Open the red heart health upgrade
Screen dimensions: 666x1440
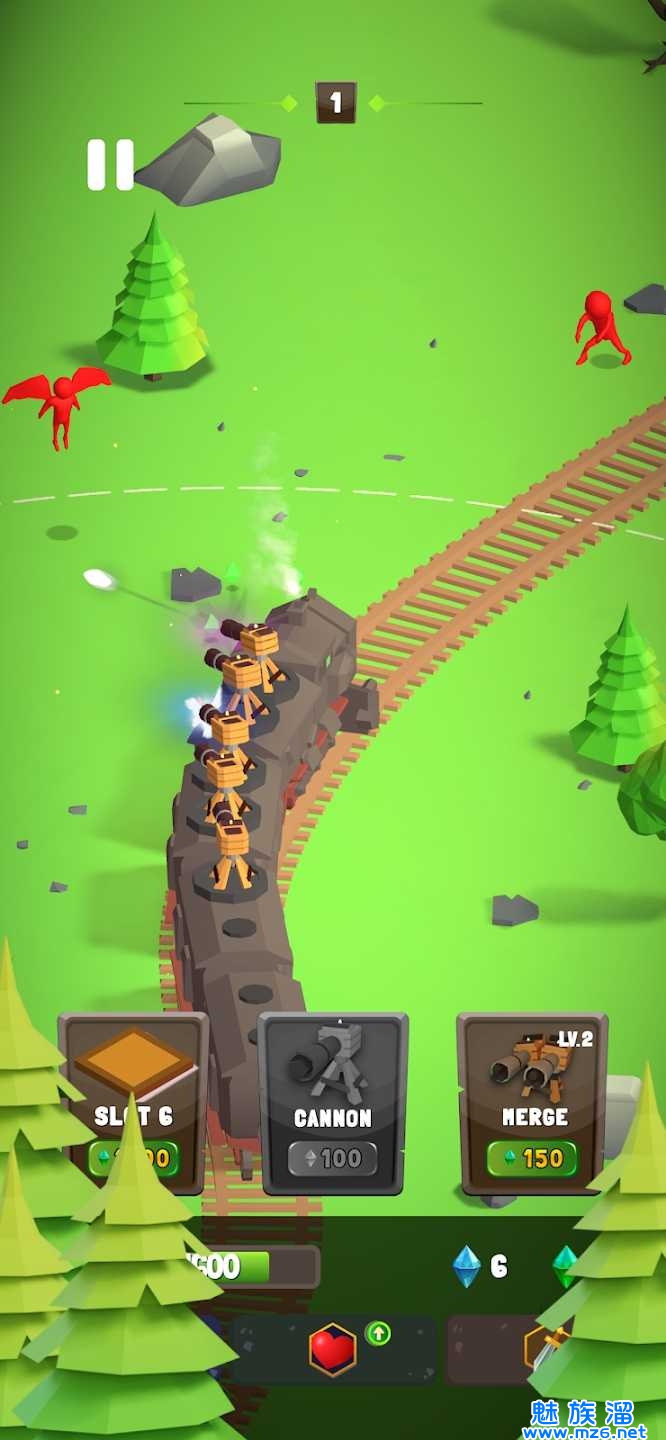click(333, 1349)
